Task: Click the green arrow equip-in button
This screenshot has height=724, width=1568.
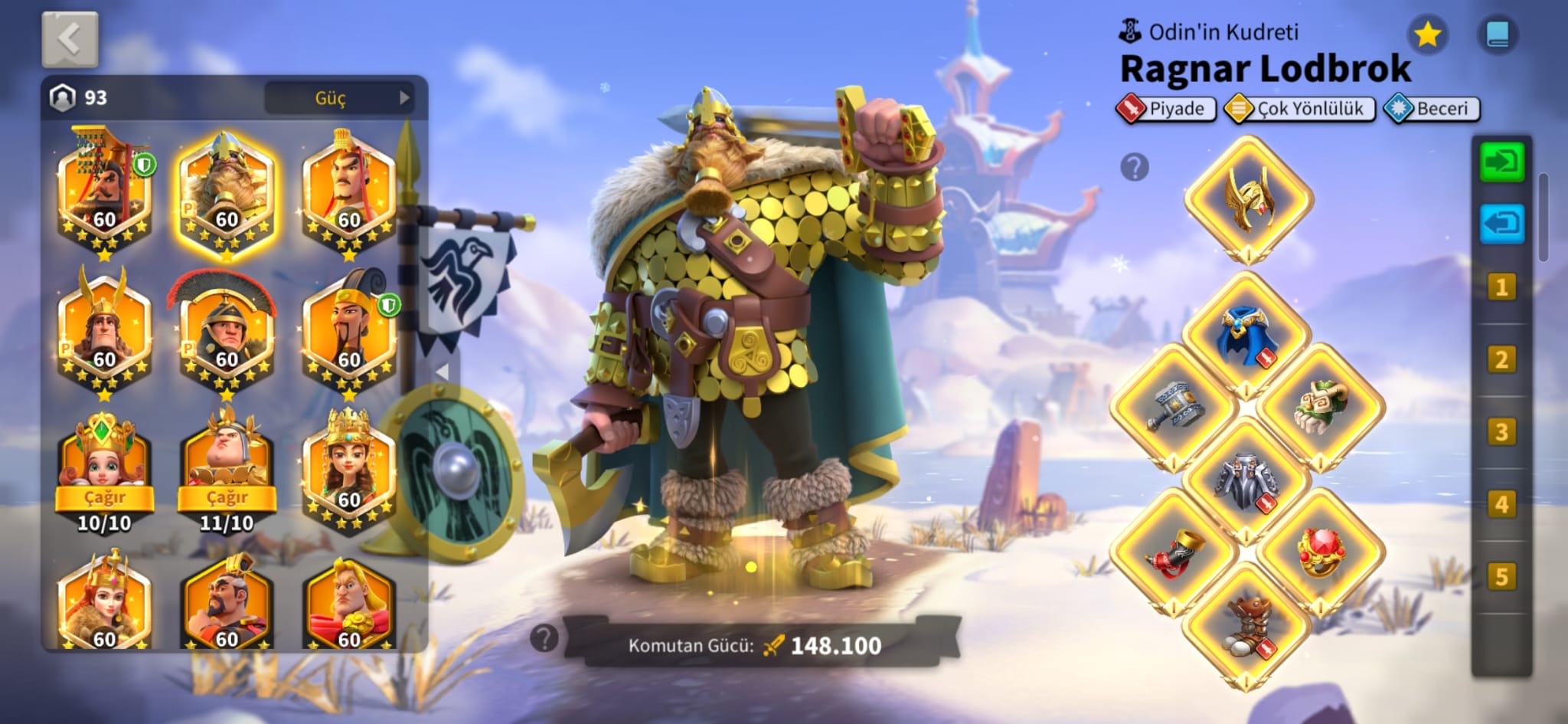Action: 1501,162
